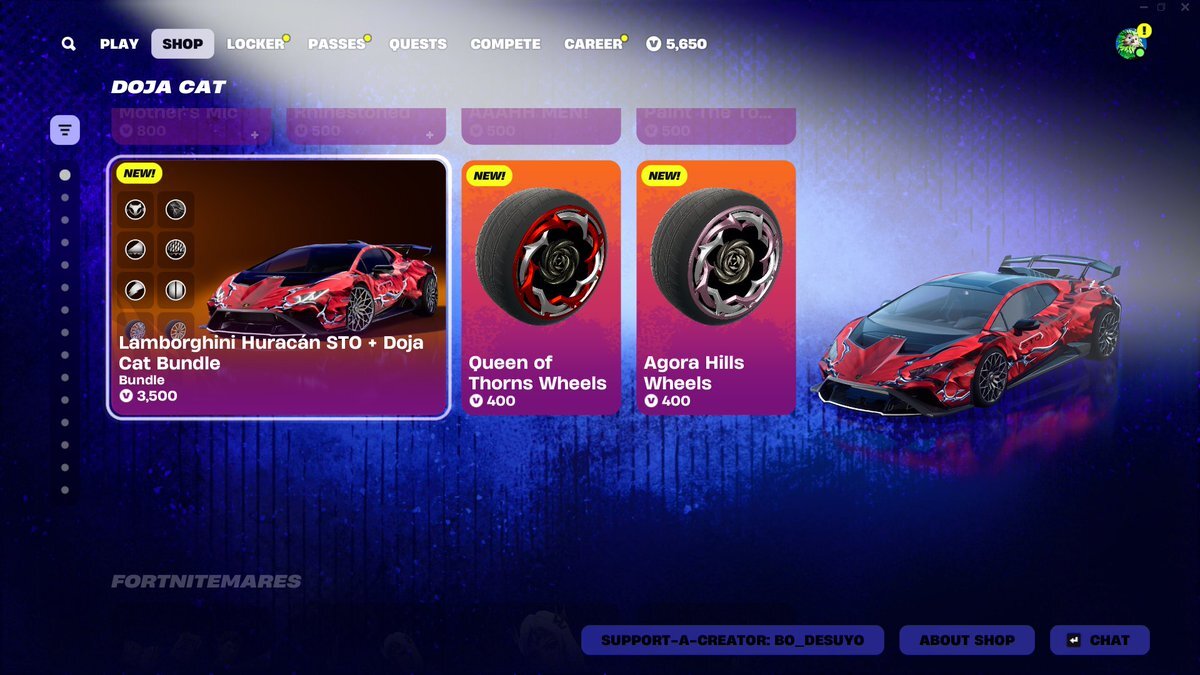This screenshot has height=675, width=1200.
Task: Show the Career tab
Action: (x=593, y=44)
